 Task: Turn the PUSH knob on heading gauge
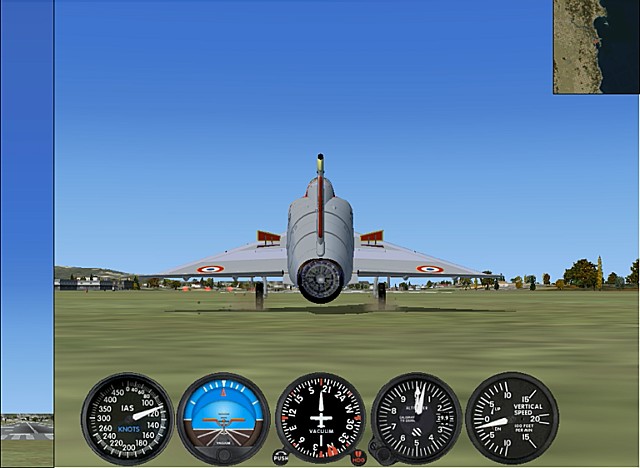(281, 457)
